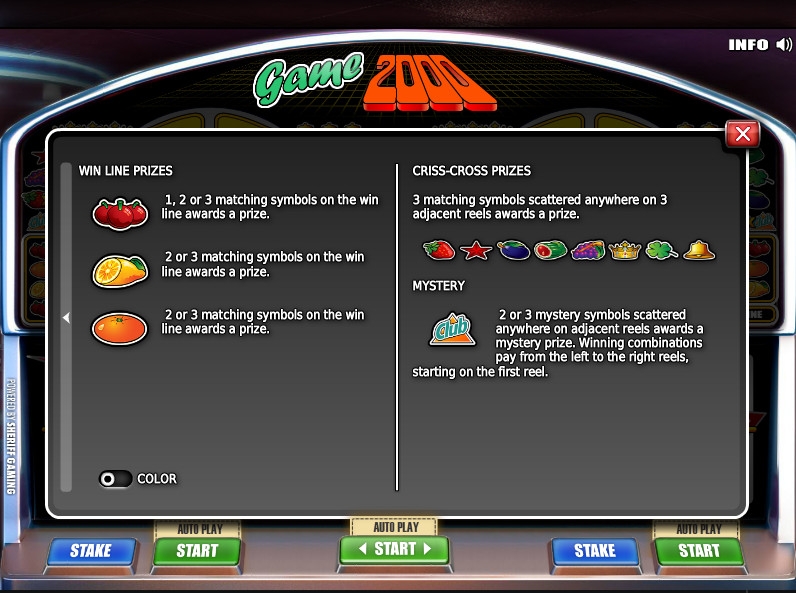Screen dimensions: 796x593
Task: Mute sound with the speaker icon
Action: [x=784, y=45]
